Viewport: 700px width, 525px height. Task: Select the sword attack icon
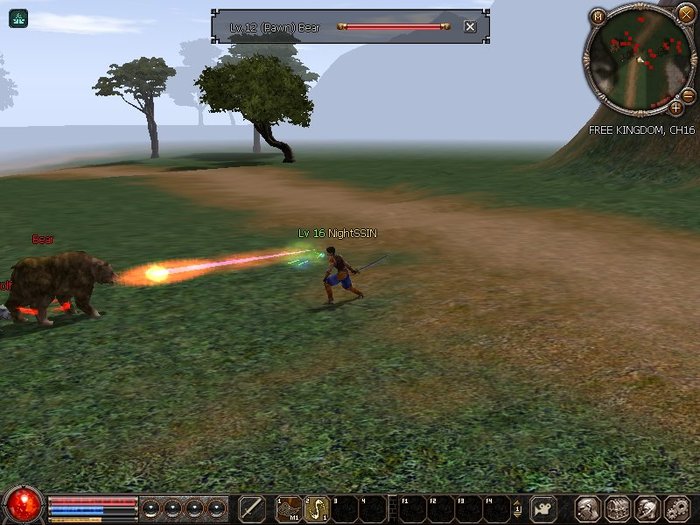click(253, 508)
